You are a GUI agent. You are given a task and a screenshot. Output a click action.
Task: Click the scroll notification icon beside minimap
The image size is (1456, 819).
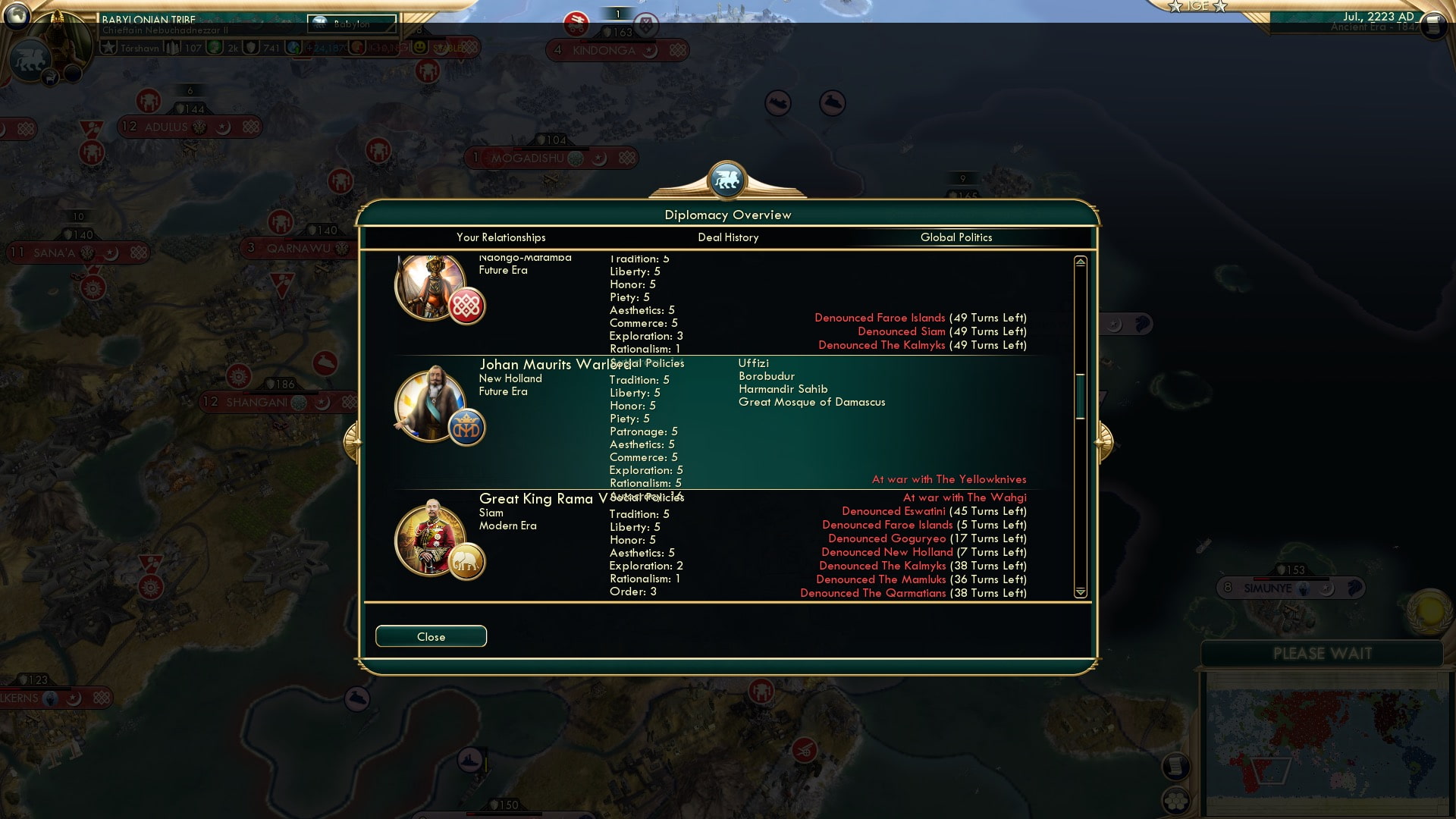tap(1175, 767)
